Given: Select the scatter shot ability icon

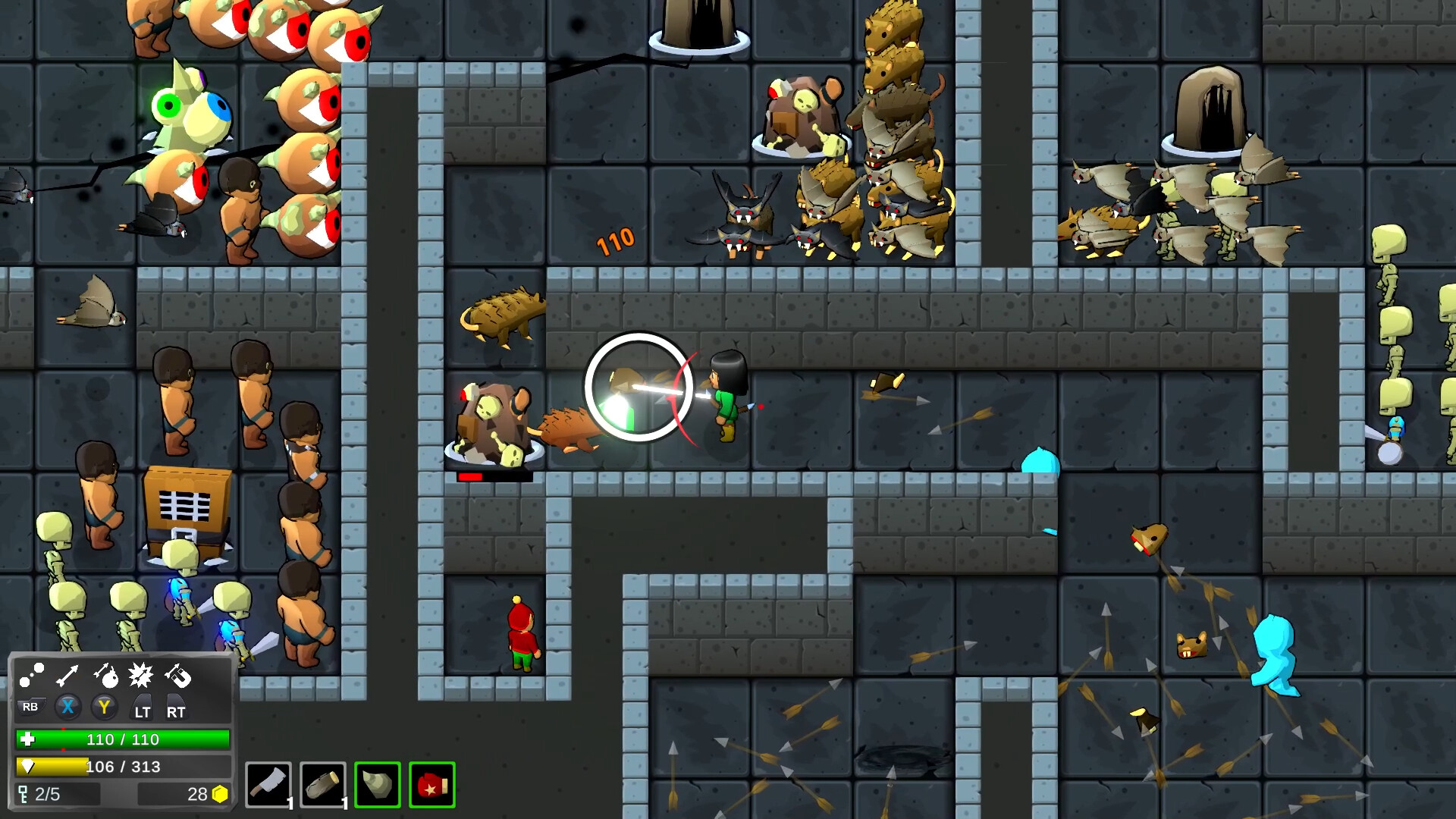Looking at the screenshot, I should click(x=31, y=674).
